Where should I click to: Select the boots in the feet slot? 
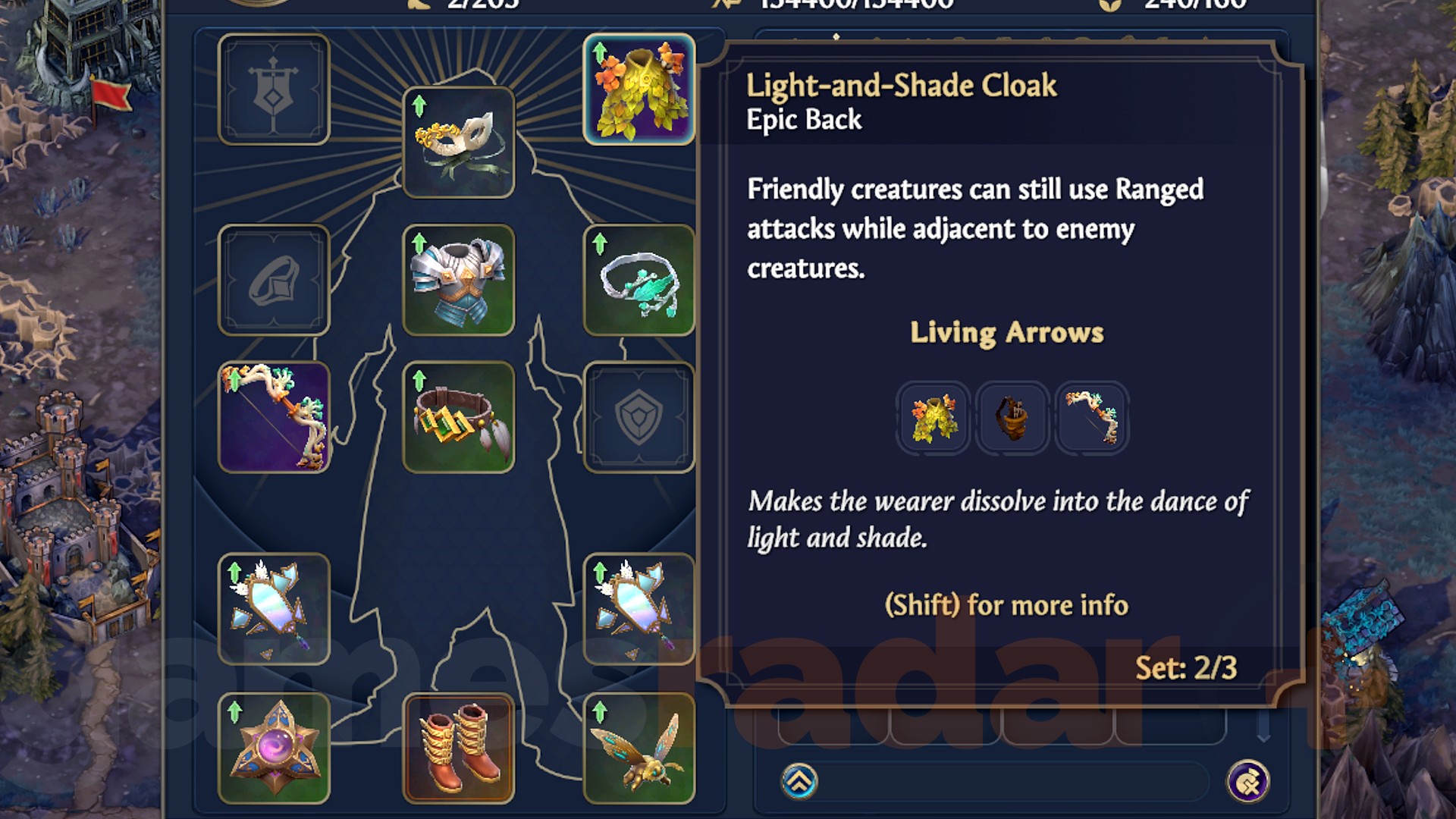click(x=460, y=747)
